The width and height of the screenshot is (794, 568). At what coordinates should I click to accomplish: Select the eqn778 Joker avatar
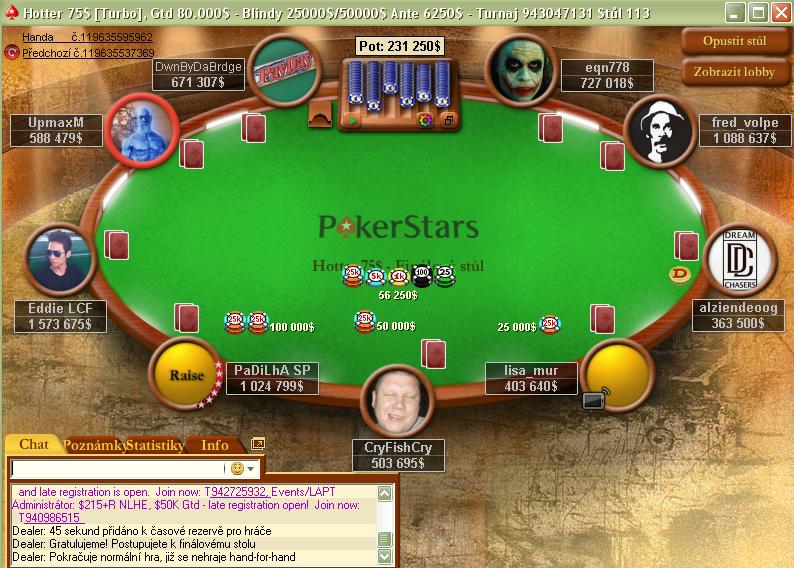coord(520,68)
